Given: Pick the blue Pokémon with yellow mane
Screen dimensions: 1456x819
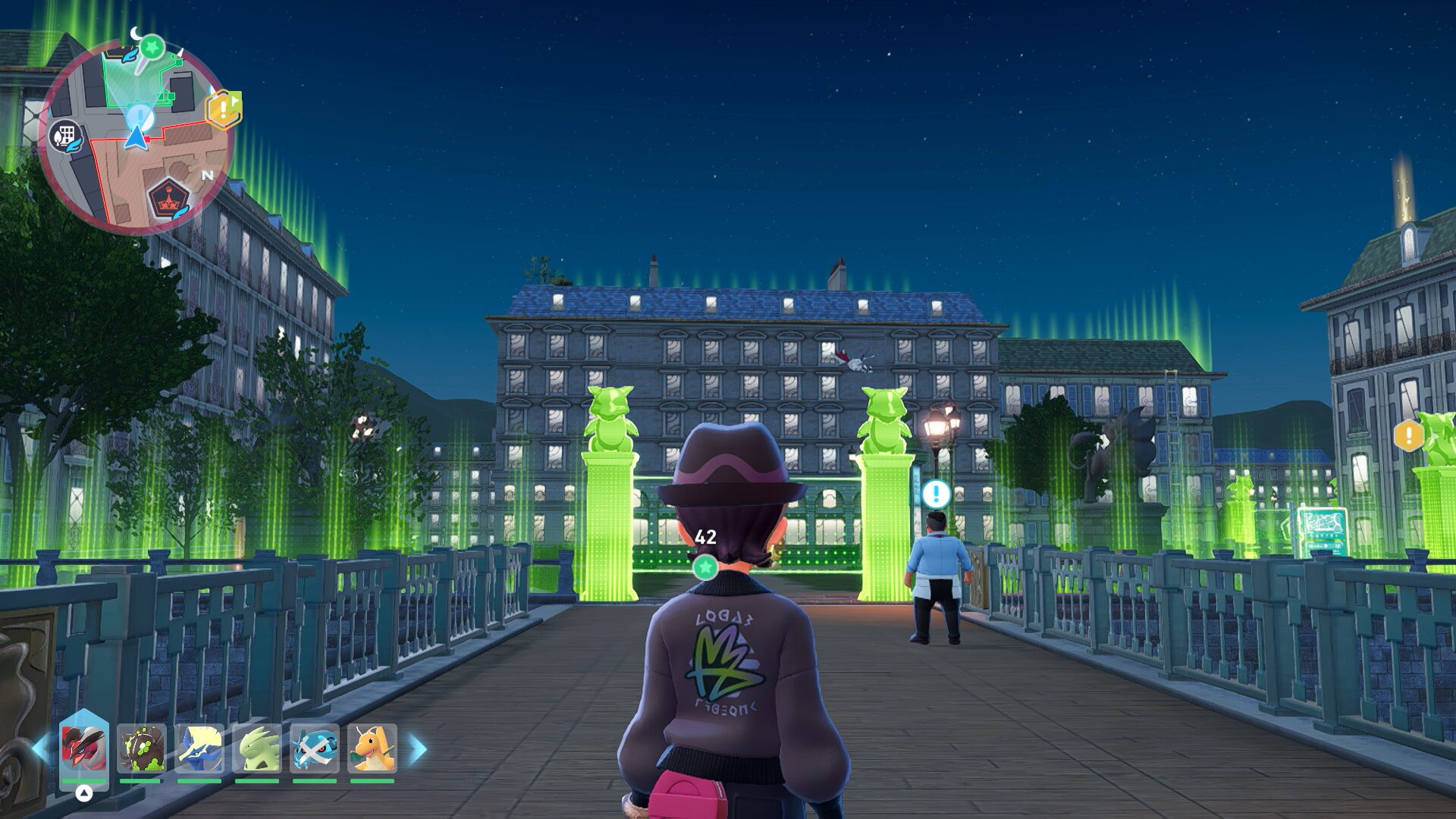Looking at the screenshot, I should pos(199,748).
